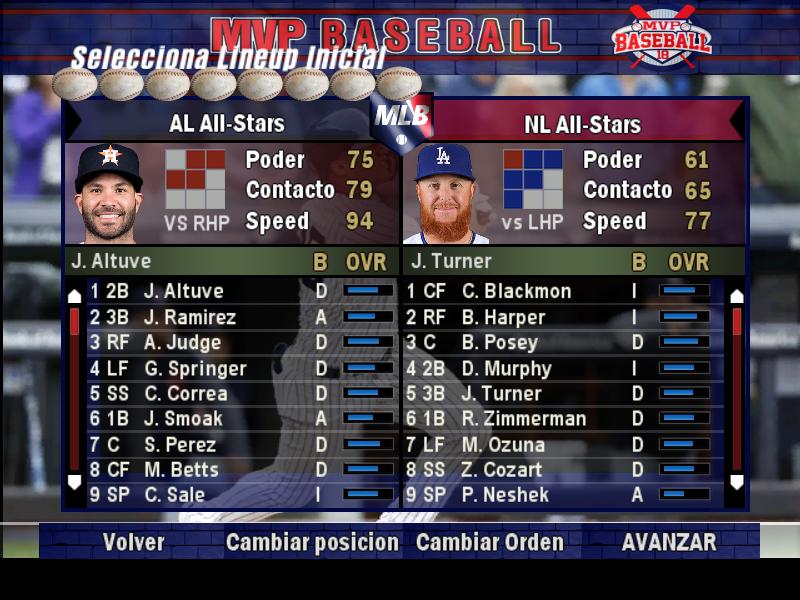Select the AL All-Stars team header

pyautogui.click(x=227, y=124)
